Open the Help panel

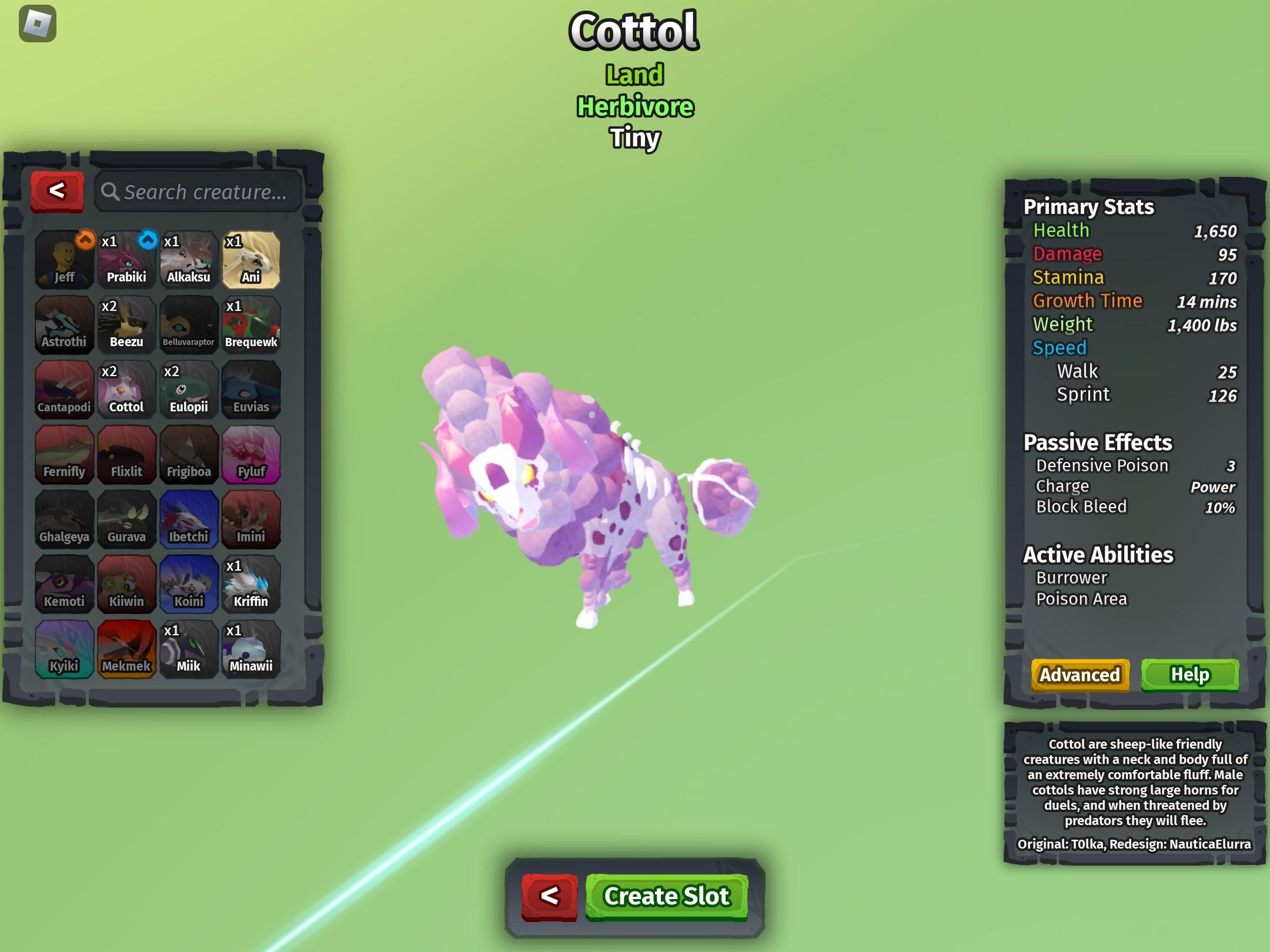[x=1190, y=675]
